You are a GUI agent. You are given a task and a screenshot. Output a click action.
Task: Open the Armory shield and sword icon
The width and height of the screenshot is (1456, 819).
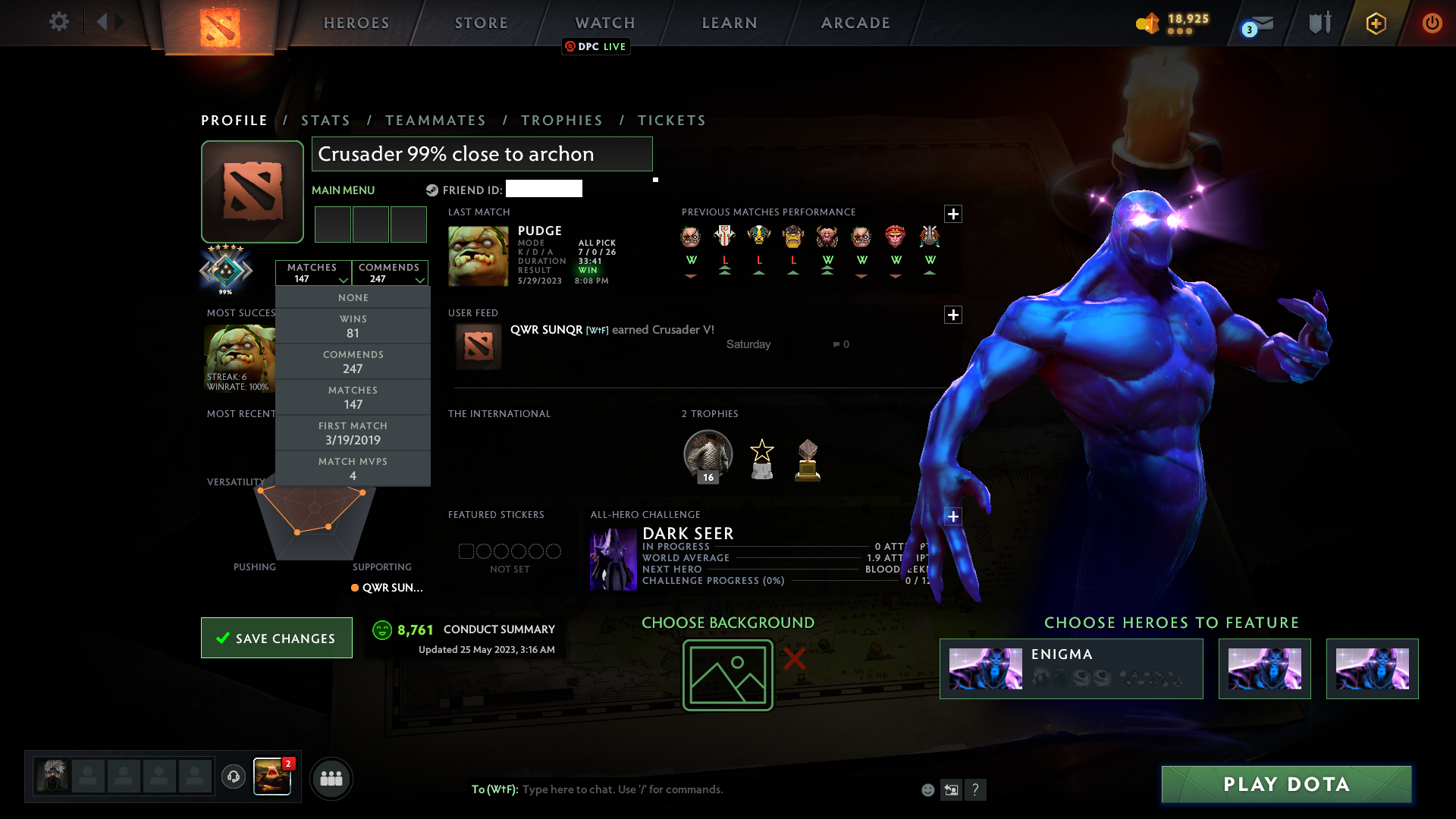point(1319,23)
